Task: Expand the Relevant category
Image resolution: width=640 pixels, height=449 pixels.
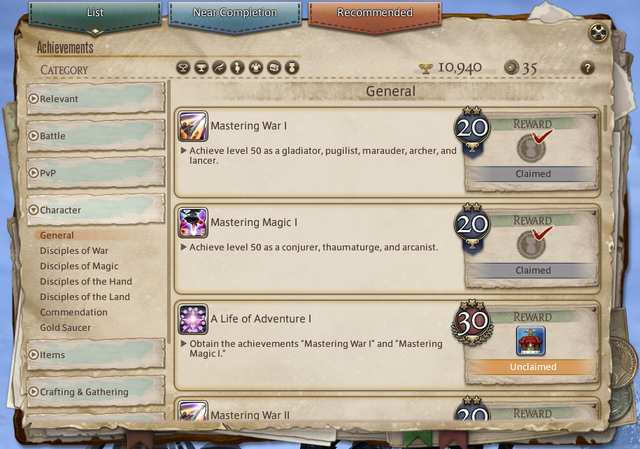Action: [x=96, y=99]
